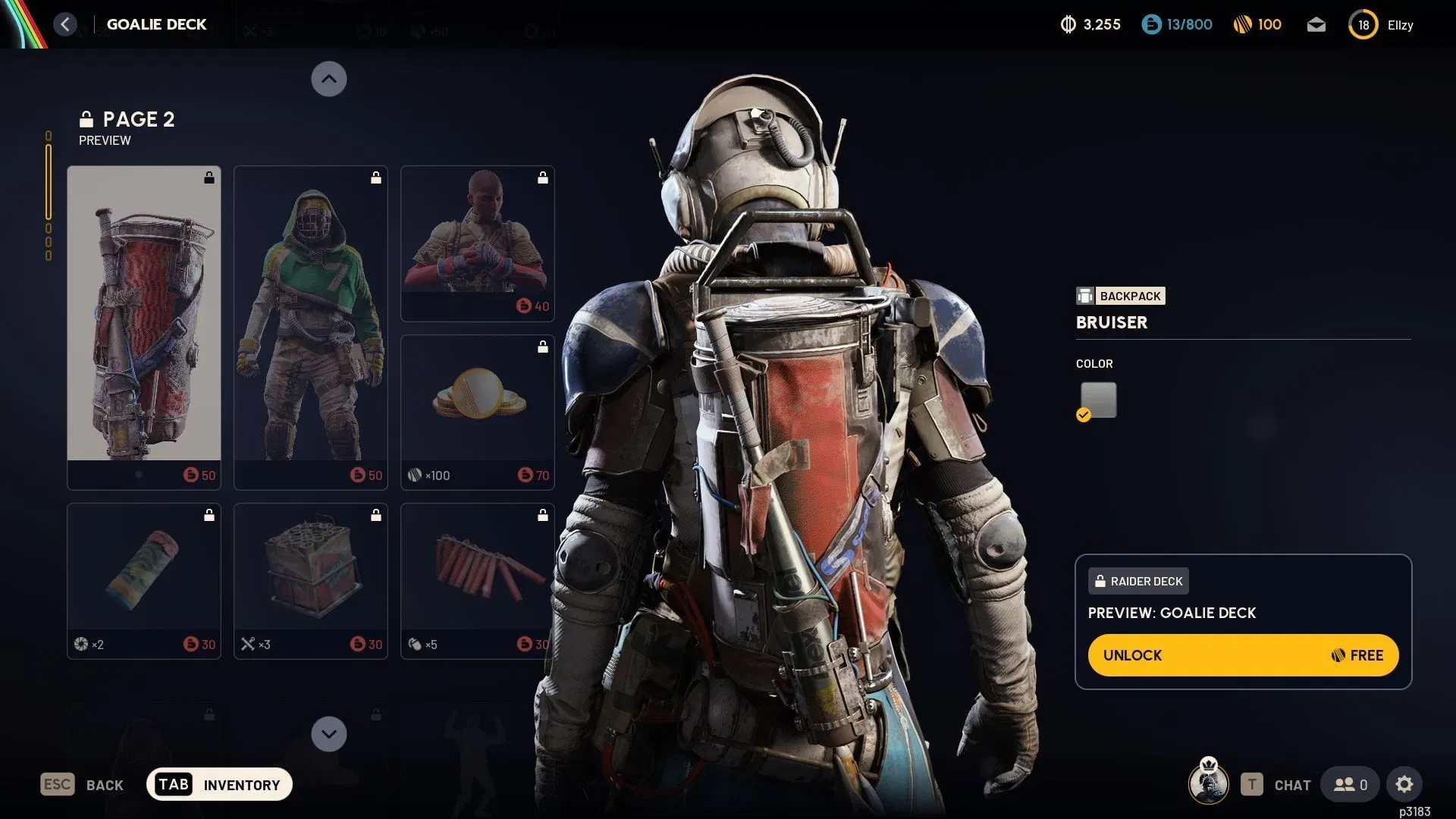
Task: Choose the grey backpack color swatch
Action: 1098,400
